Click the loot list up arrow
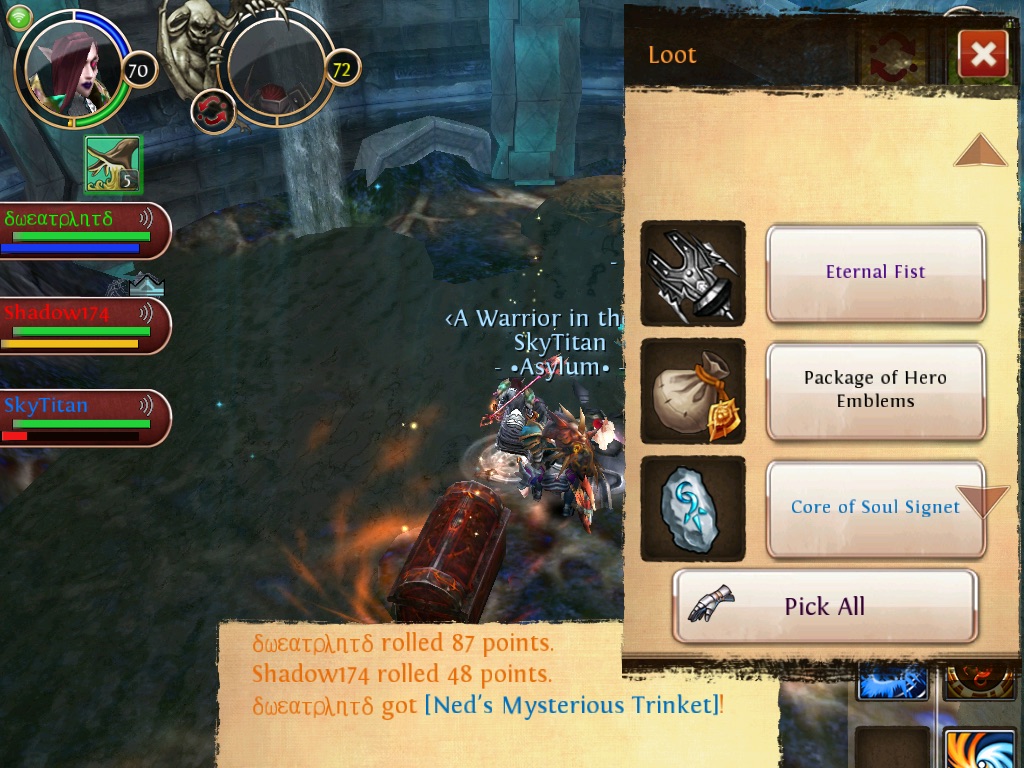1024x768 pixels. [979, 151]
